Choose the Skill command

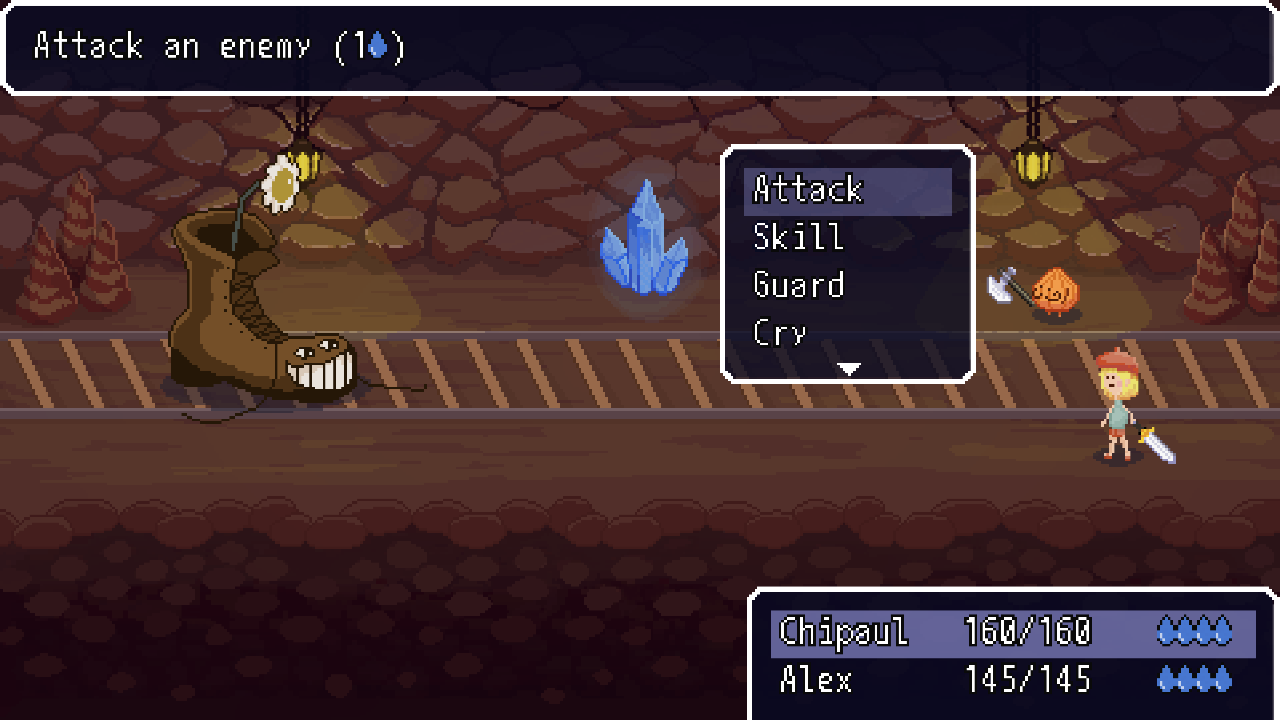click(797, 237)
